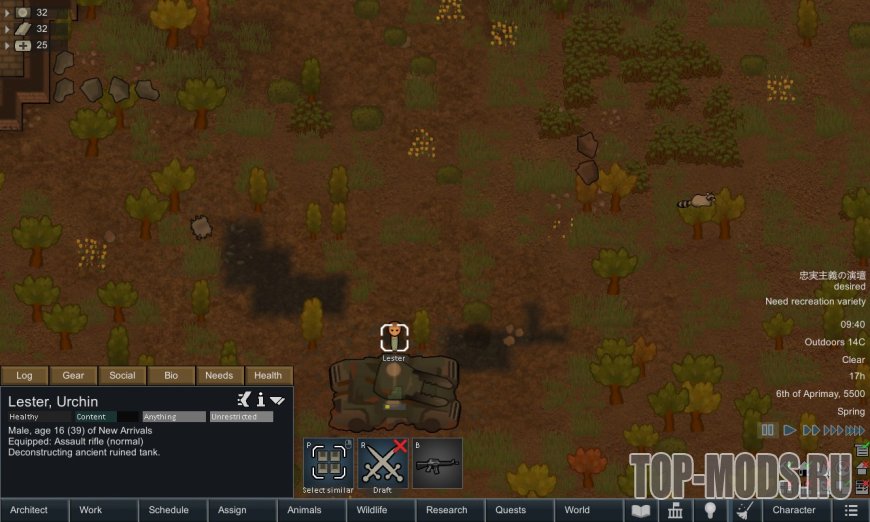
Task: Pause the game with the pause button
Action: tap(768, 430)
